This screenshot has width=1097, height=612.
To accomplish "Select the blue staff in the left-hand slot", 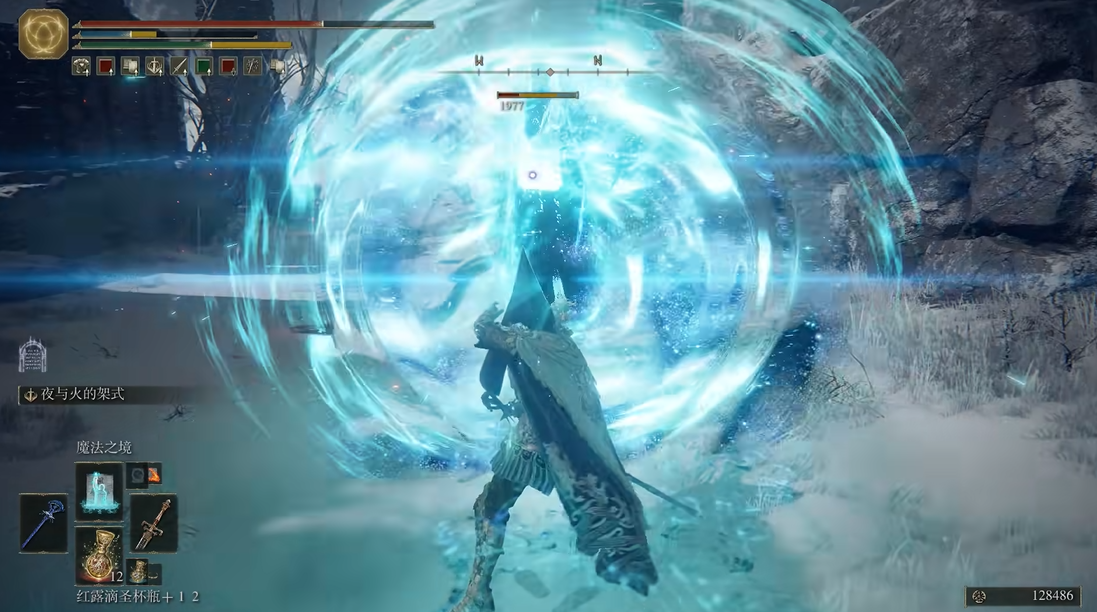I will click(x=44, y=522).
